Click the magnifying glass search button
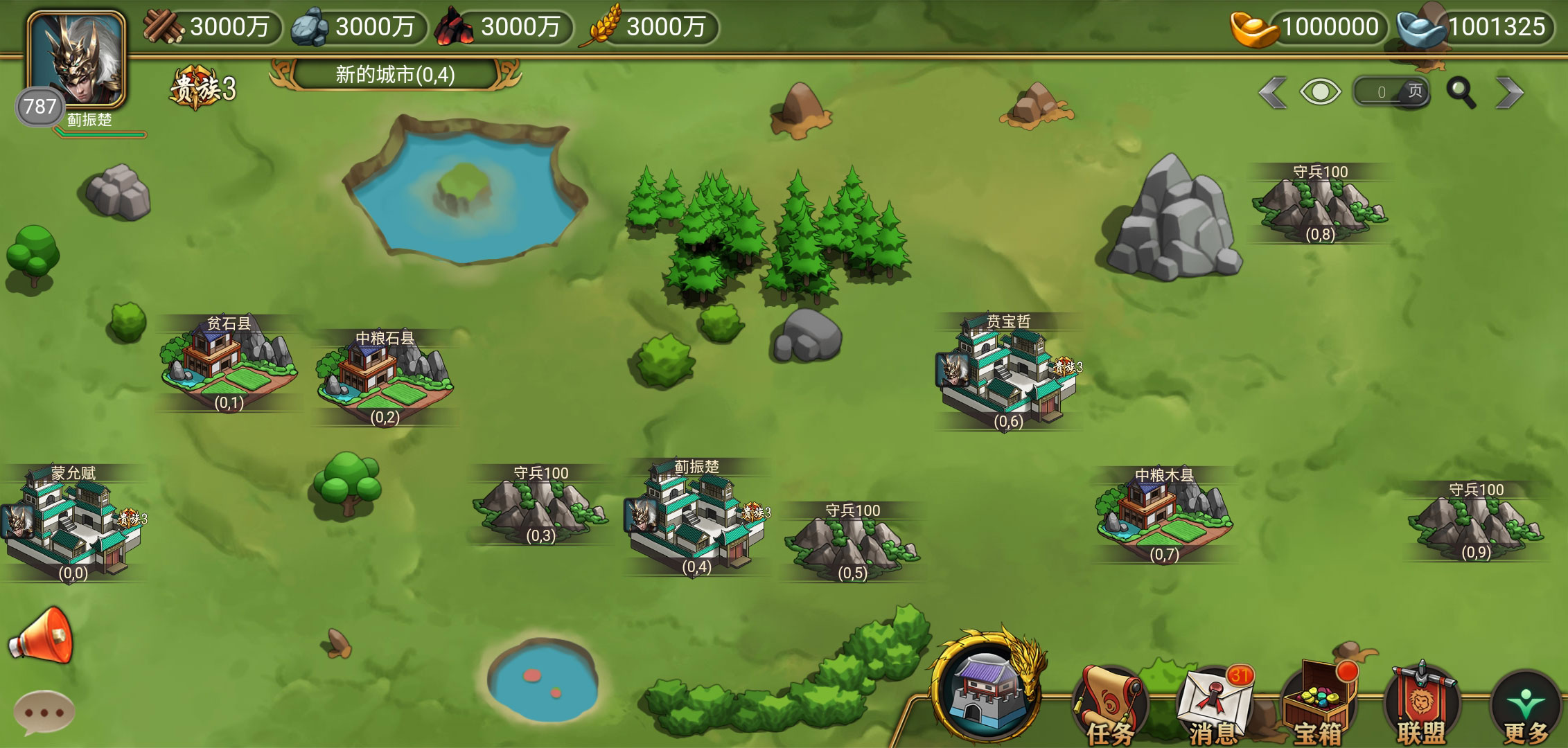 pos(1461,92)
